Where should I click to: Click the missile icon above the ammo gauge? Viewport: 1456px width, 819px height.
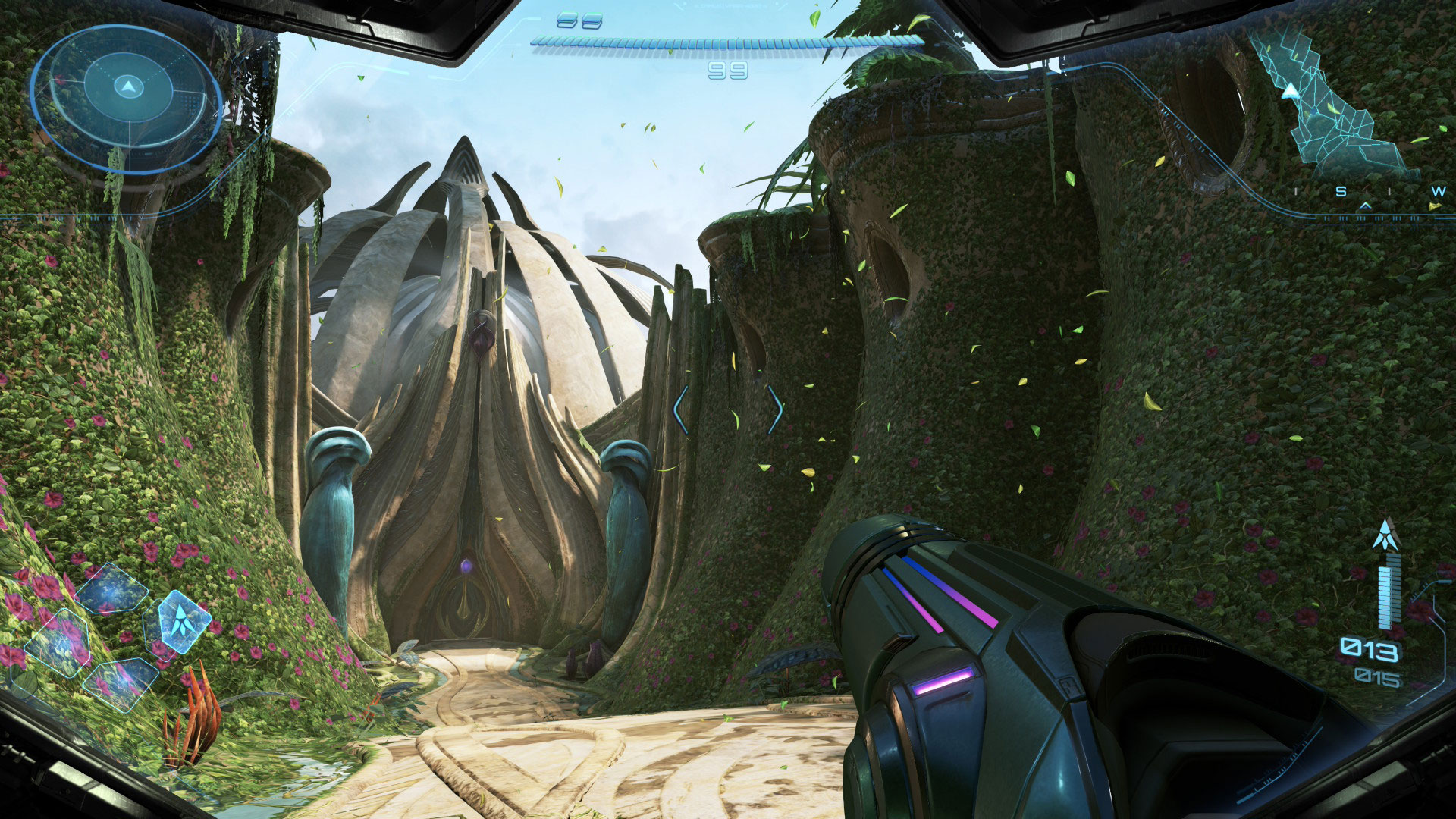(x=1385, y=535)
